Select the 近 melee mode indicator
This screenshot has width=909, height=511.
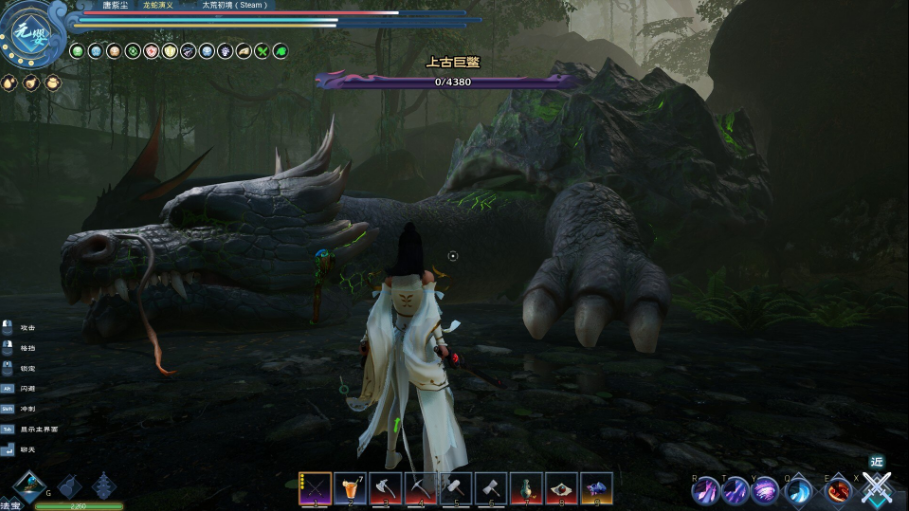pyautogui.click(x=877, y=462)
